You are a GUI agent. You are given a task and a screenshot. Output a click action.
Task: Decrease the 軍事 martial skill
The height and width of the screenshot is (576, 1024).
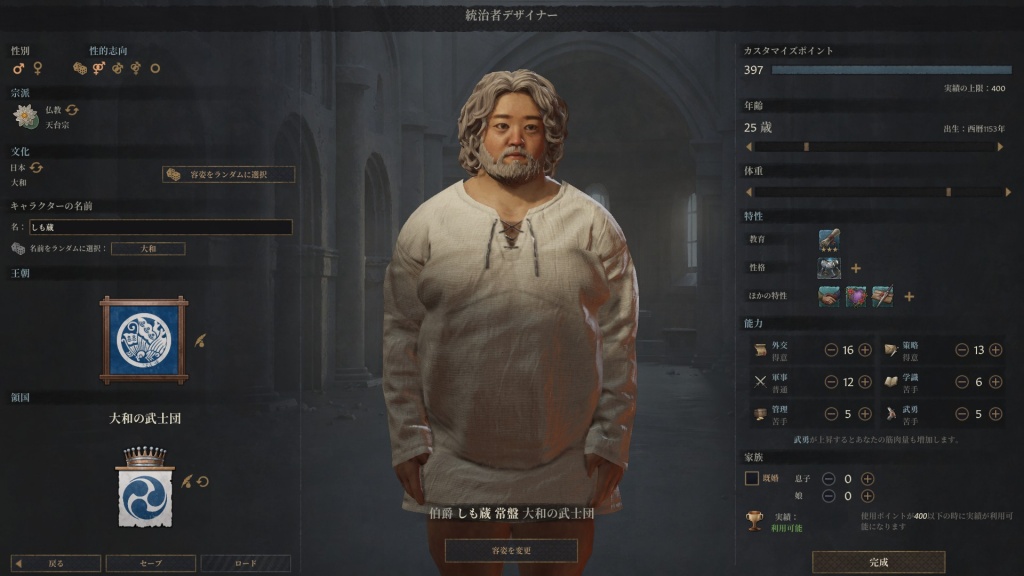tap(831, 381)
